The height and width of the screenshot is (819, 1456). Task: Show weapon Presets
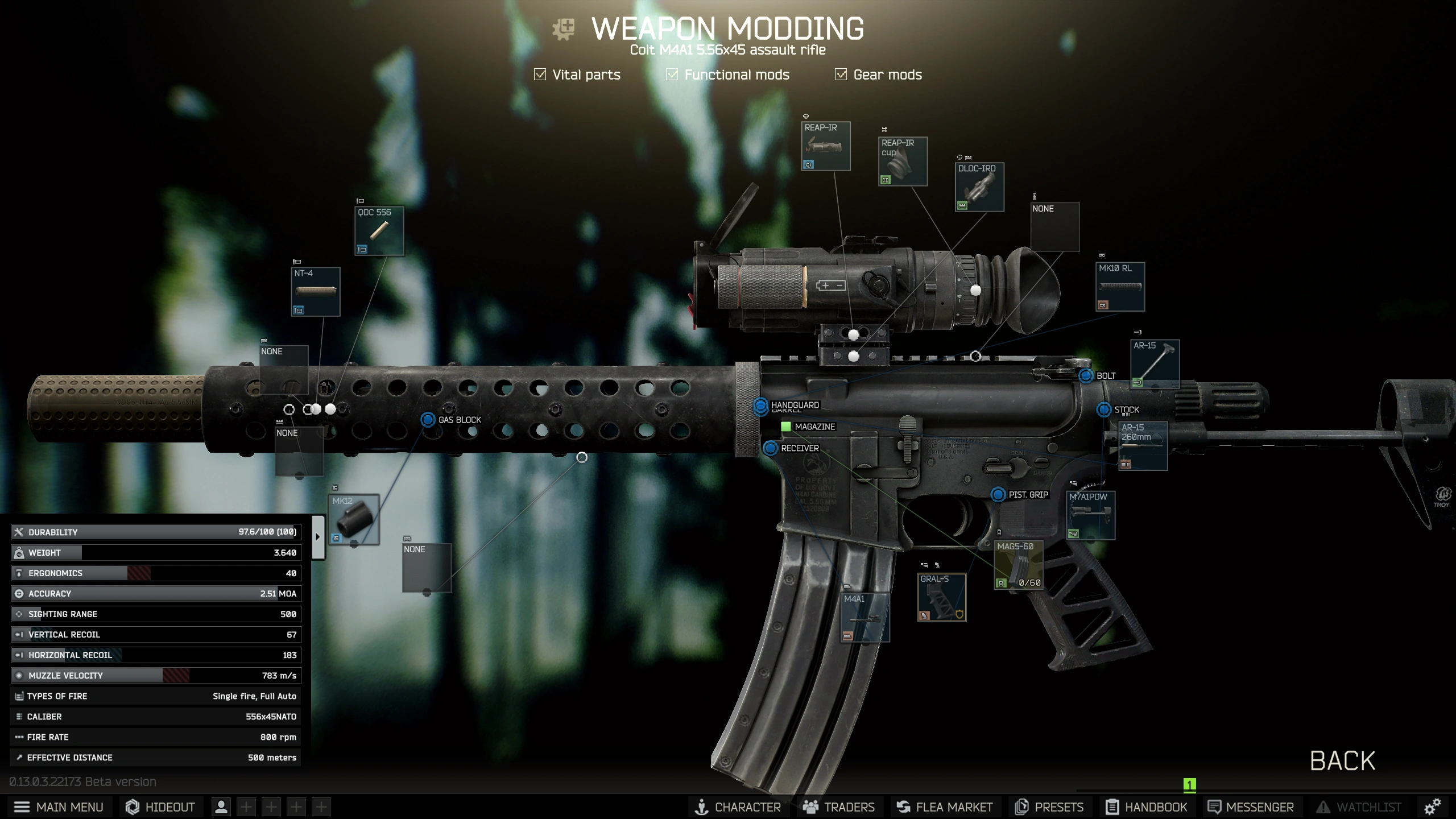pyautogui.click(x=1050, y=807)
